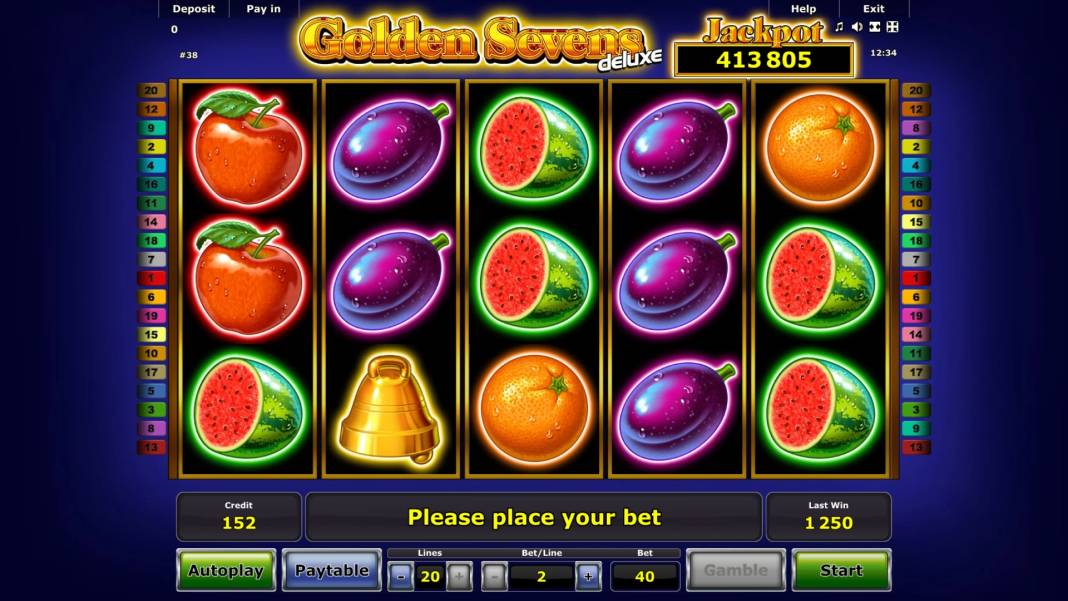Exit the game
Viewport: 1068px width, 601px height.
[x=873, y=9]
